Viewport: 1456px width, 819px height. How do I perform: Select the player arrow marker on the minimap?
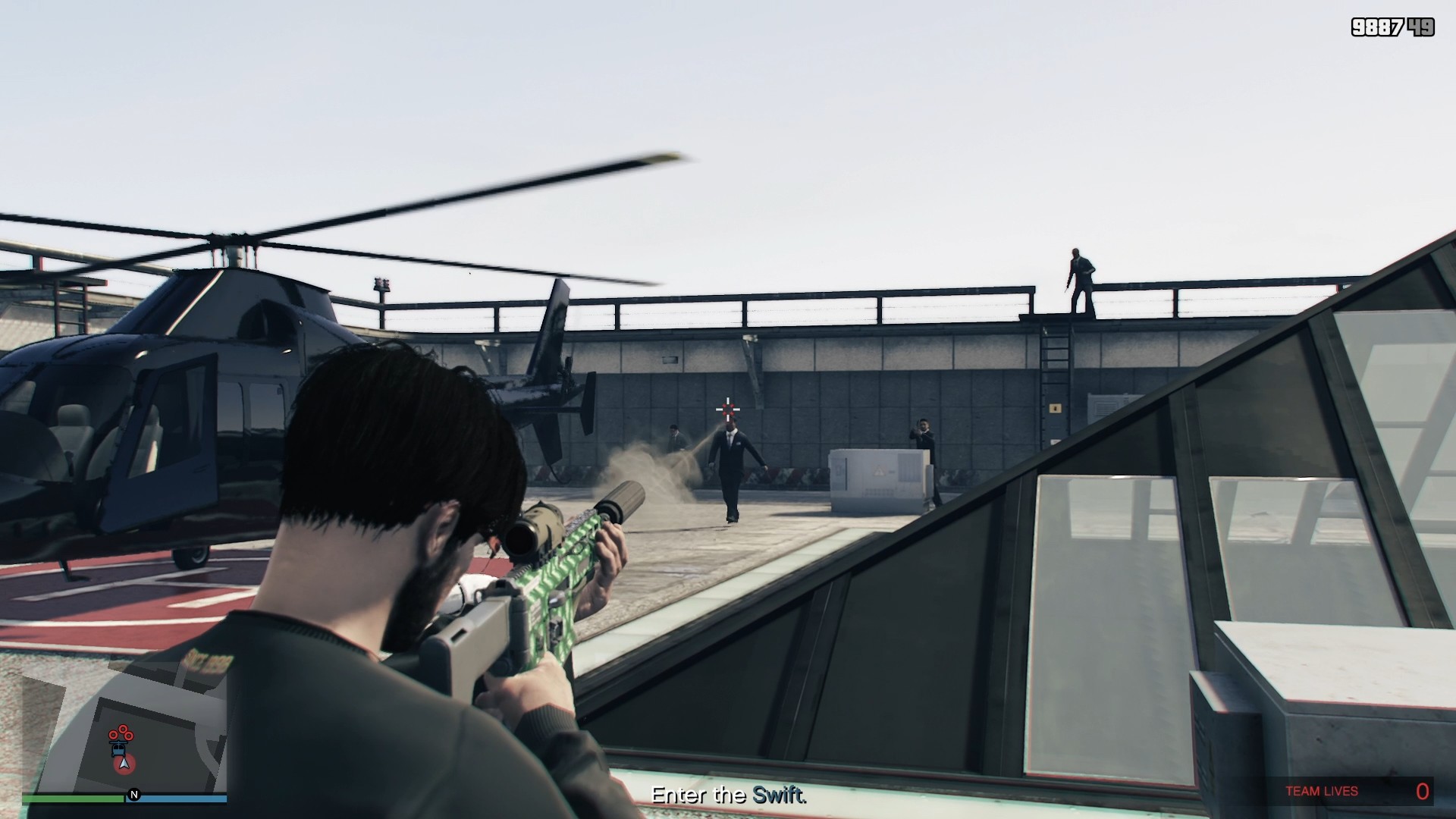click(124, 764)
